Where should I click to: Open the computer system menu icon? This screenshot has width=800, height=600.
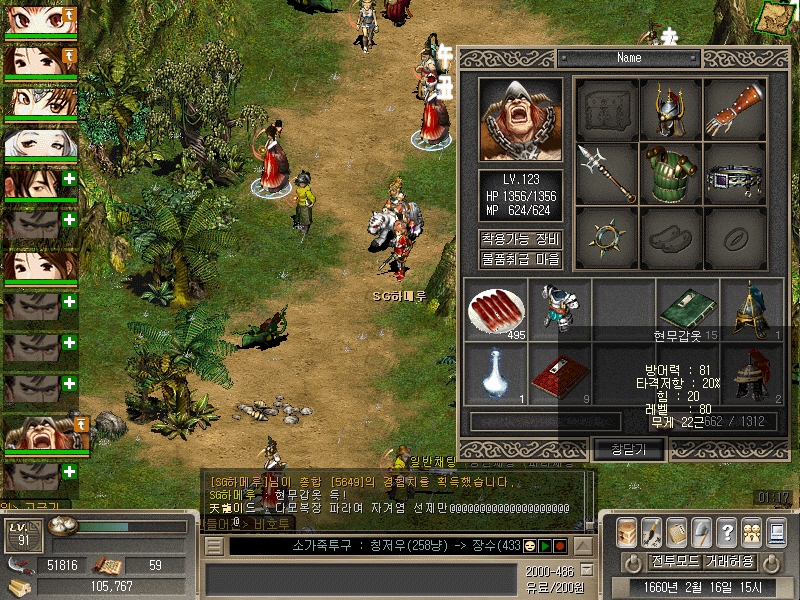click(776, 532)
